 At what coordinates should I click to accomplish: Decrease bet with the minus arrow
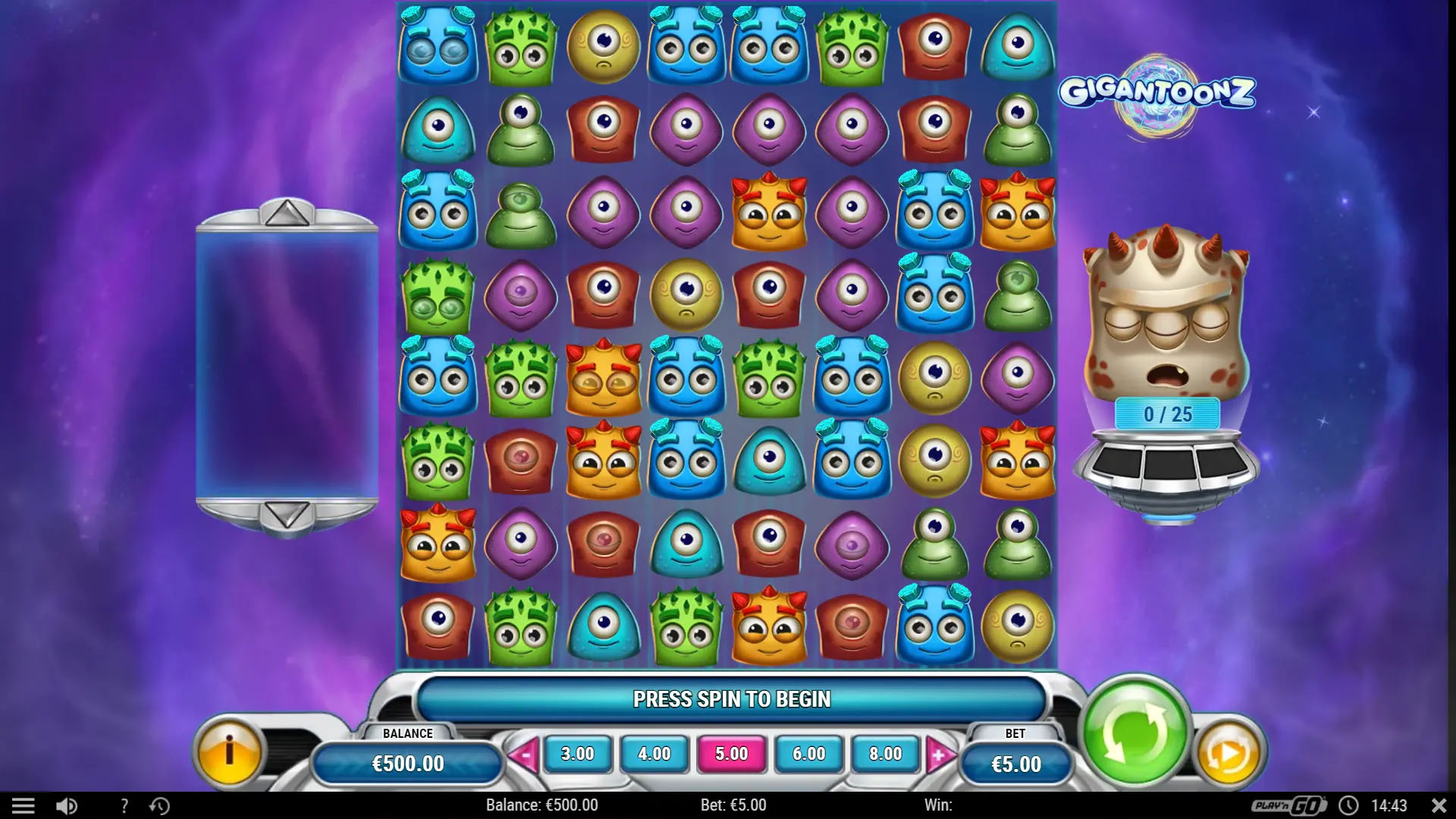(526, 754)
